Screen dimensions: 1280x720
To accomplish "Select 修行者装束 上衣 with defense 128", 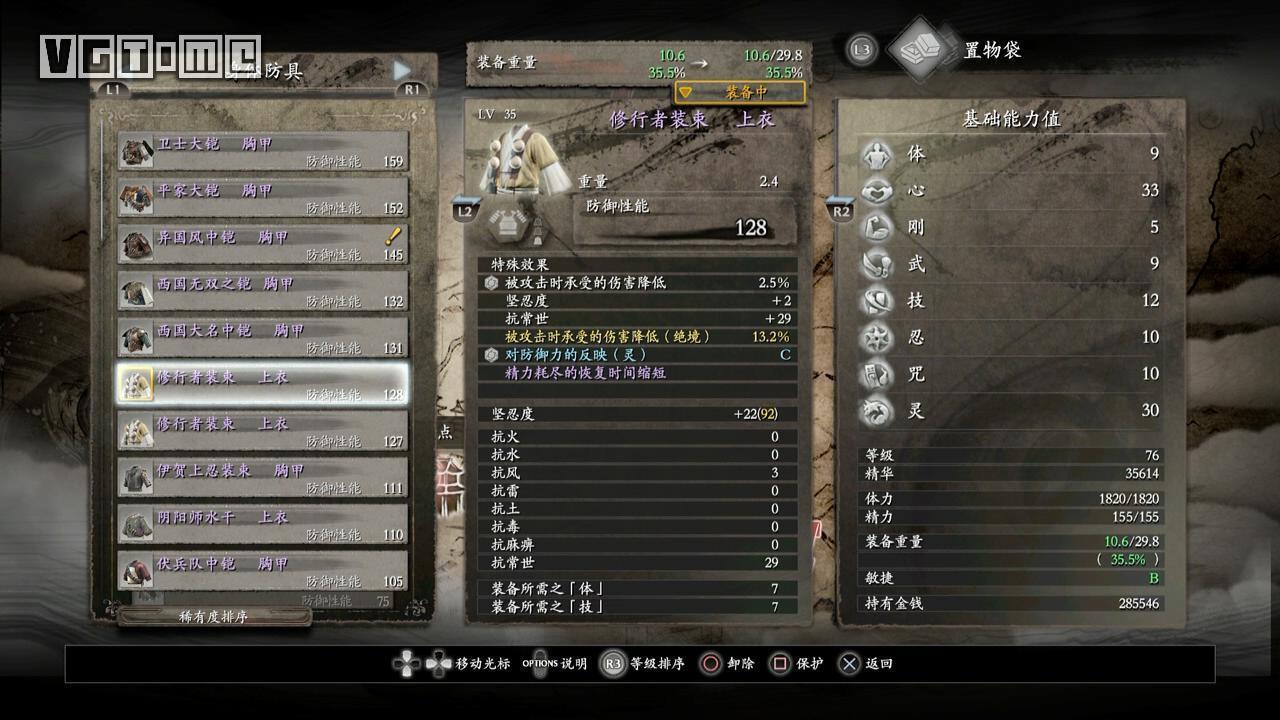I will point(262,384).
